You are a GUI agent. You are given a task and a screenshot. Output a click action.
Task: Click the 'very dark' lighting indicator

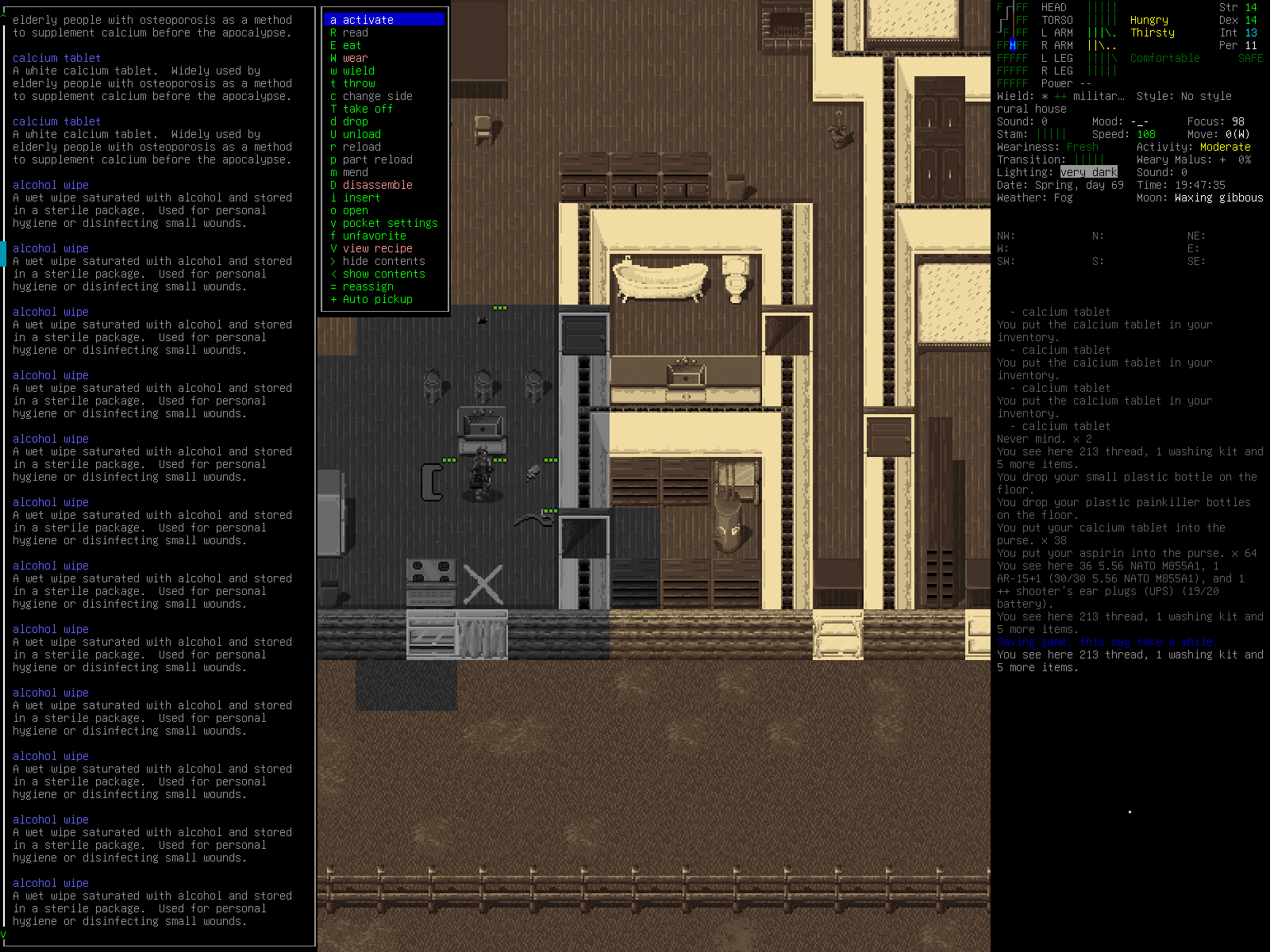(1089, 172)
